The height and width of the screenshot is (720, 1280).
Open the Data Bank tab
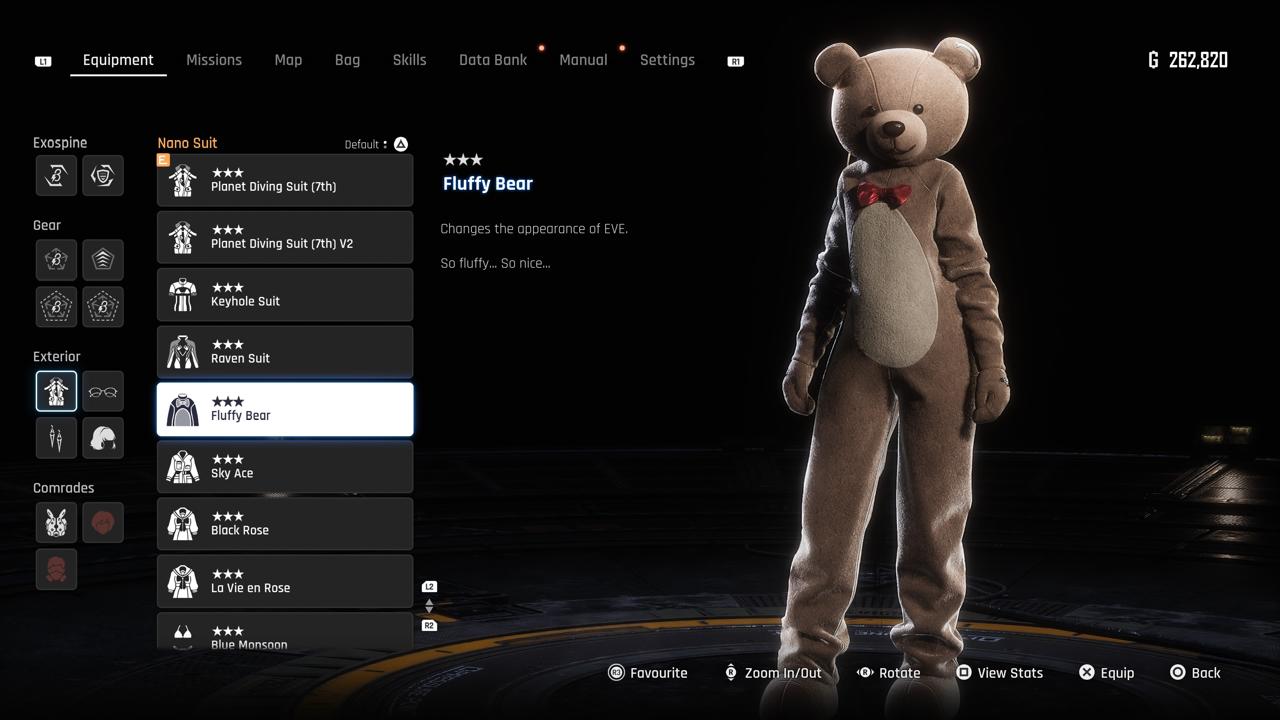point(493,60)
